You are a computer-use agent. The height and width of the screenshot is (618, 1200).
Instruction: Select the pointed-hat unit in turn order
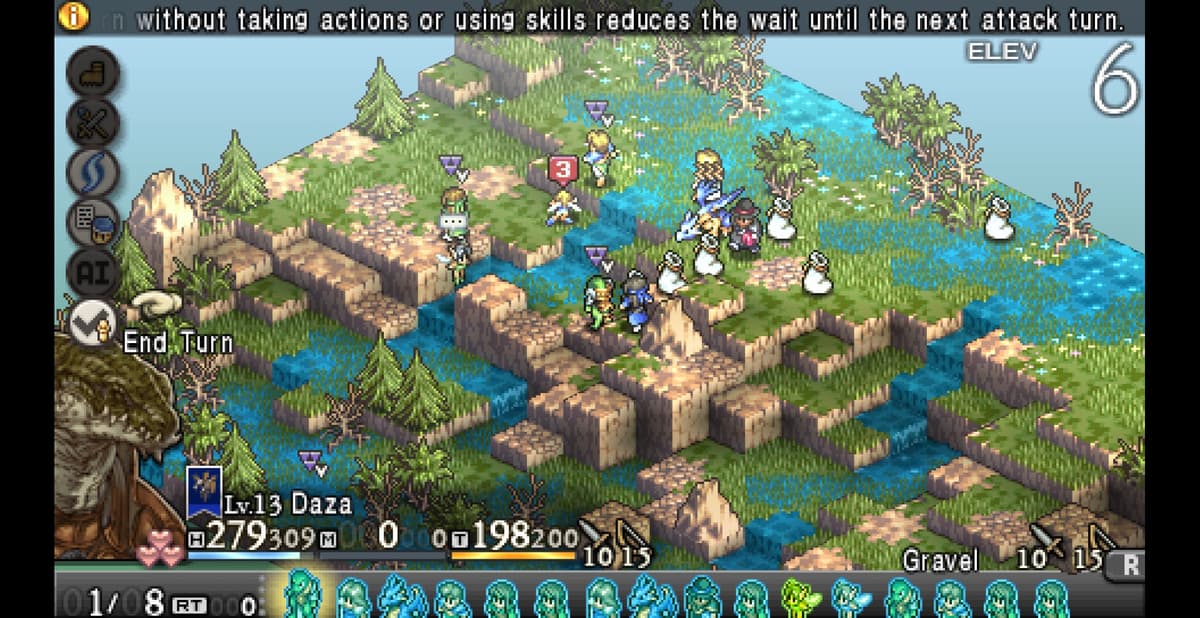[702, 597]
